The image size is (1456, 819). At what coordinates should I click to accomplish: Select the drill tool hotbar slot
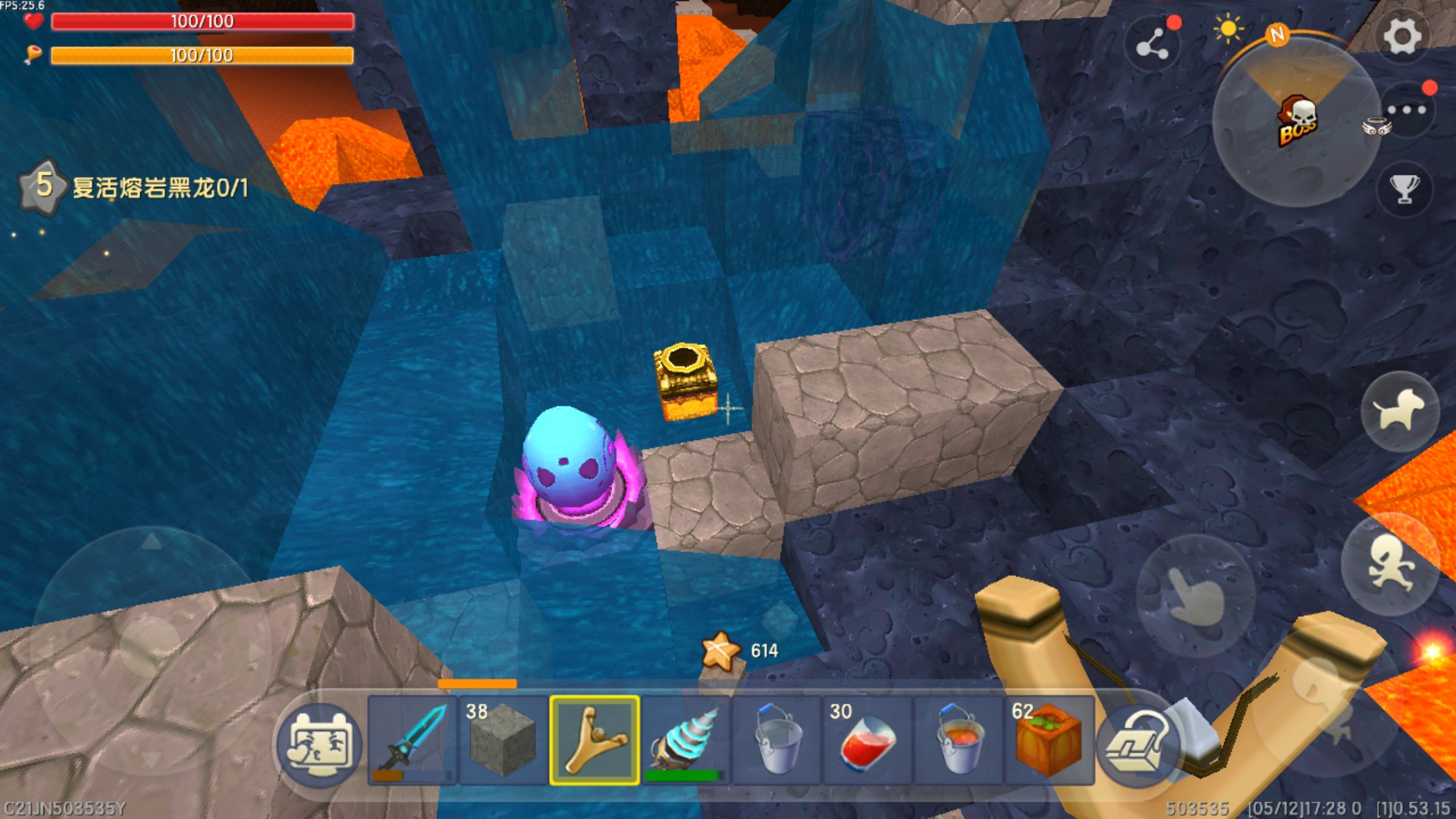[686, 739]
